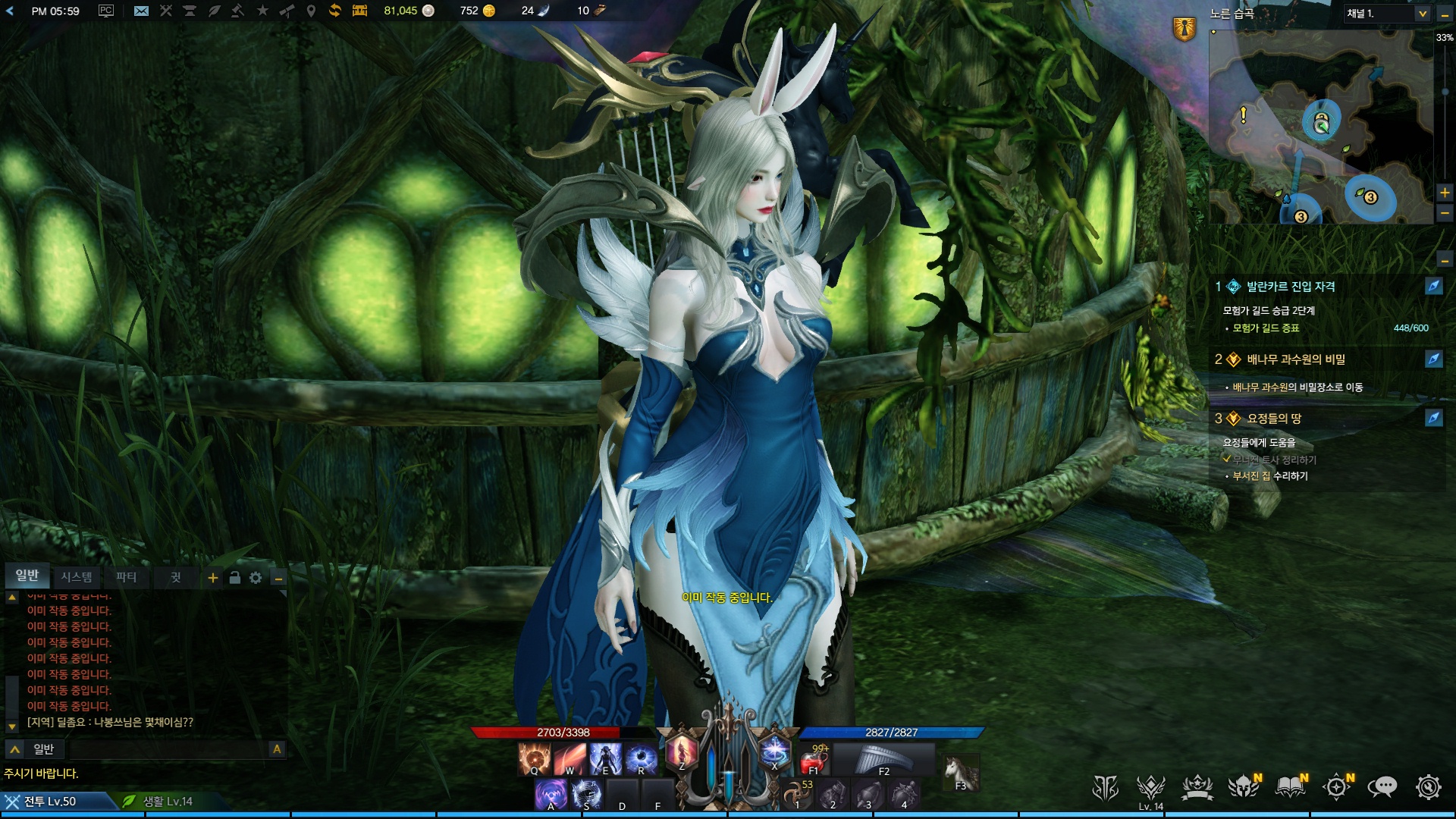Viewport: 1456px width, 819px height.
Task: Zoom in the minimap with the plus button
Action: click(1445, 193)
